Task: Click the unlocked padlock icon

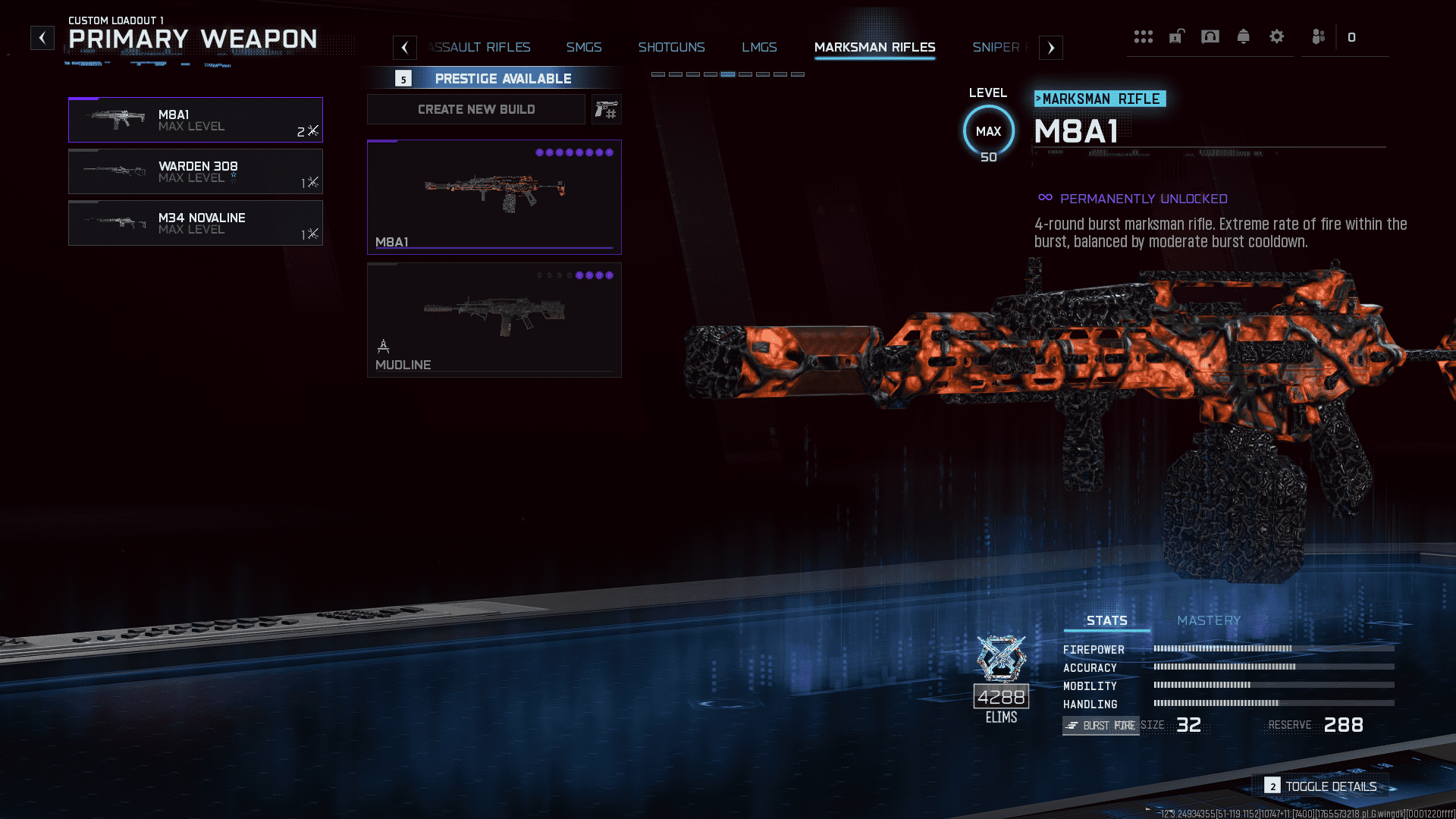Action: pos(1176,36)
